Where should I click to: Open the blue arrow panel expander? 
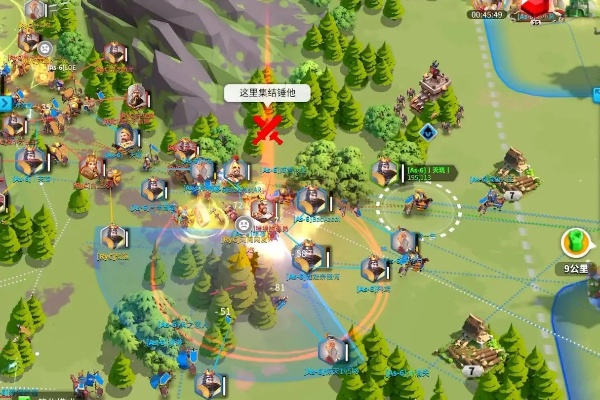tap(5, 102)
